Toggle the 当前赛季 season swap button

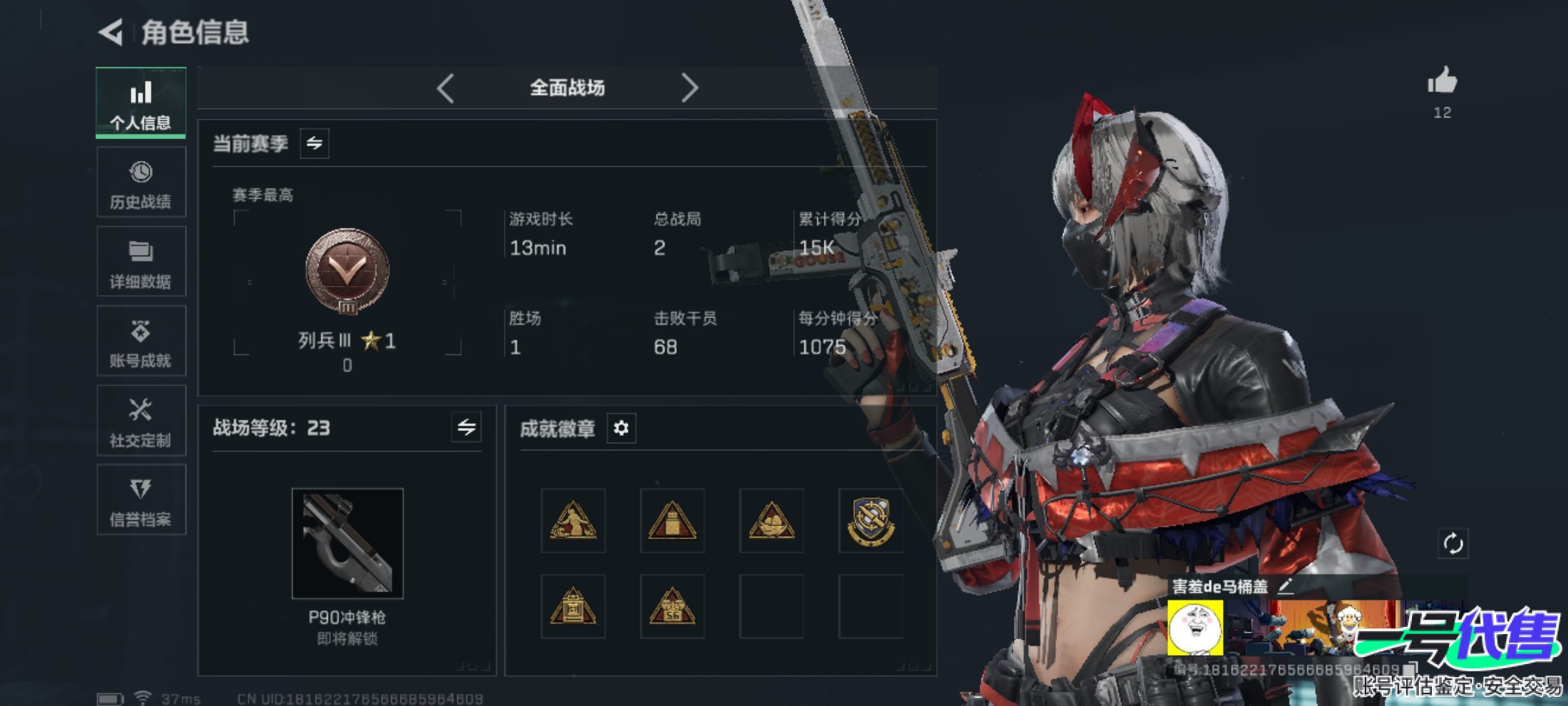314,143
